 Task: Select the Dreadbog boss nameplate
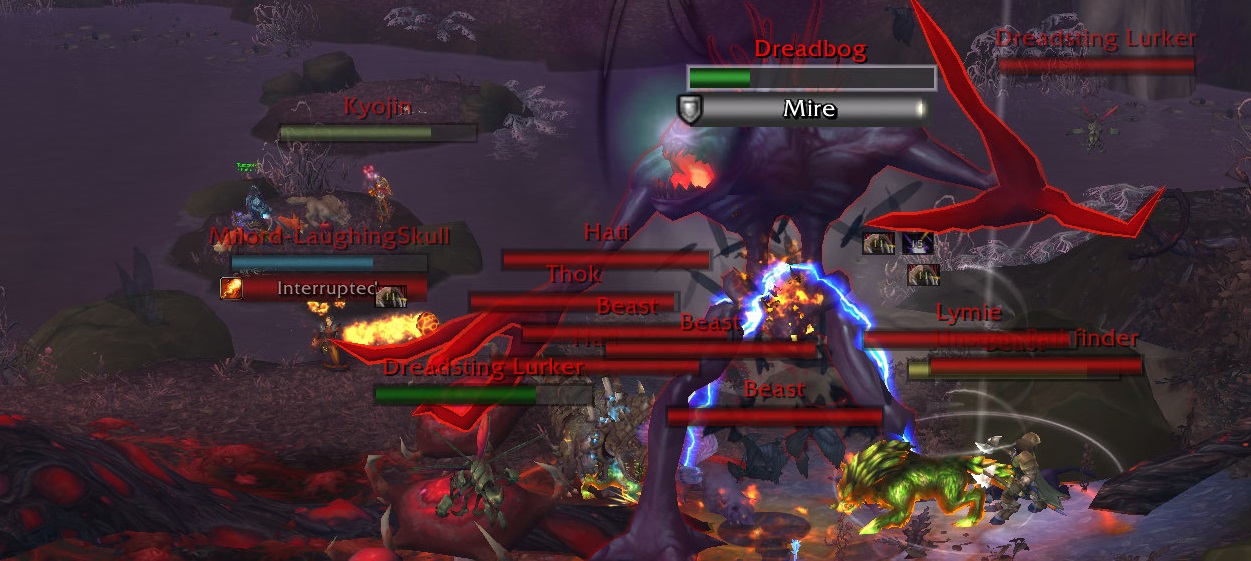pyautogui.click(x=811, y=78)
